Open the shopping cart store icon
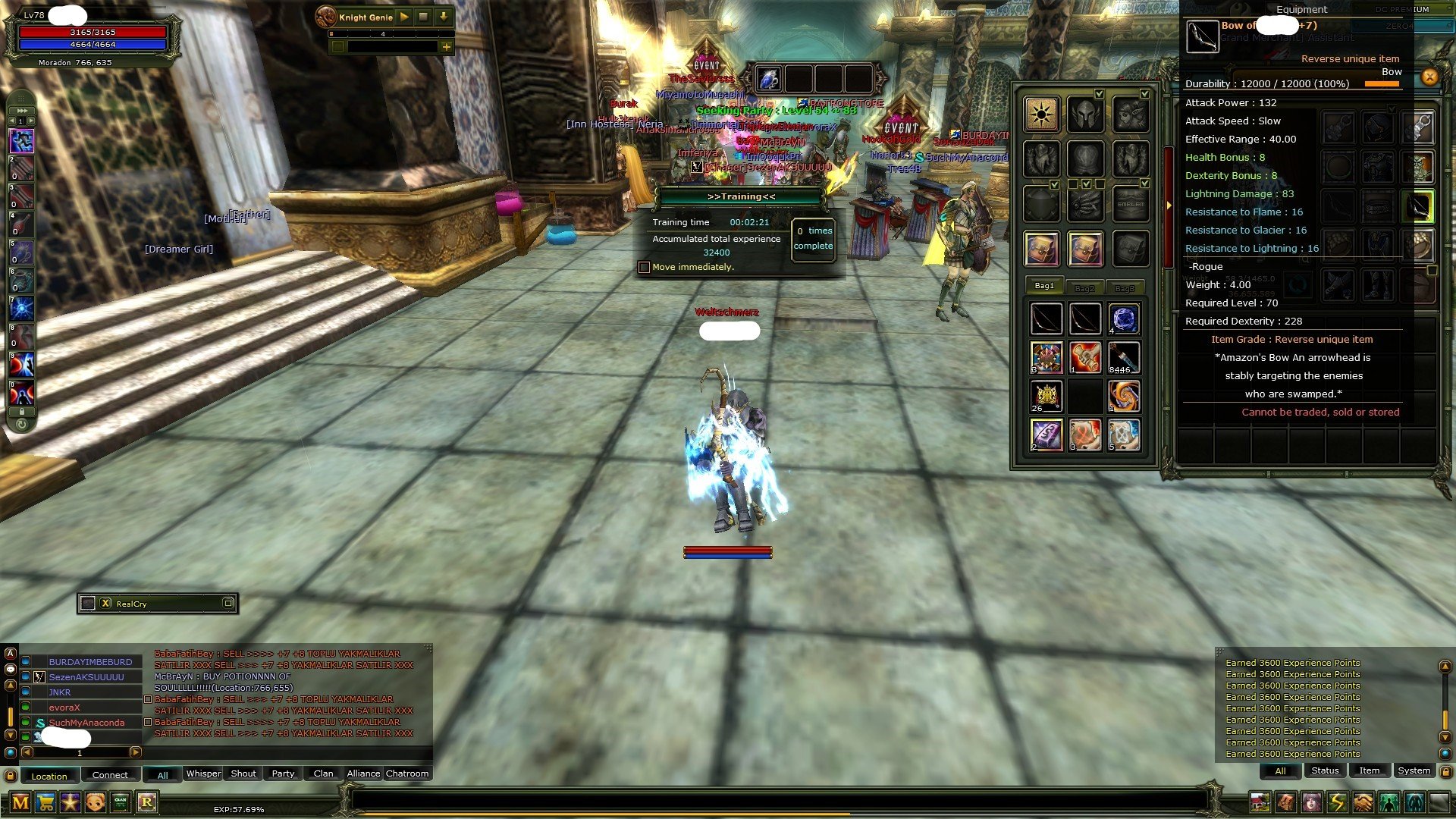The image size is (1456, 819). [x=45, y=802]
